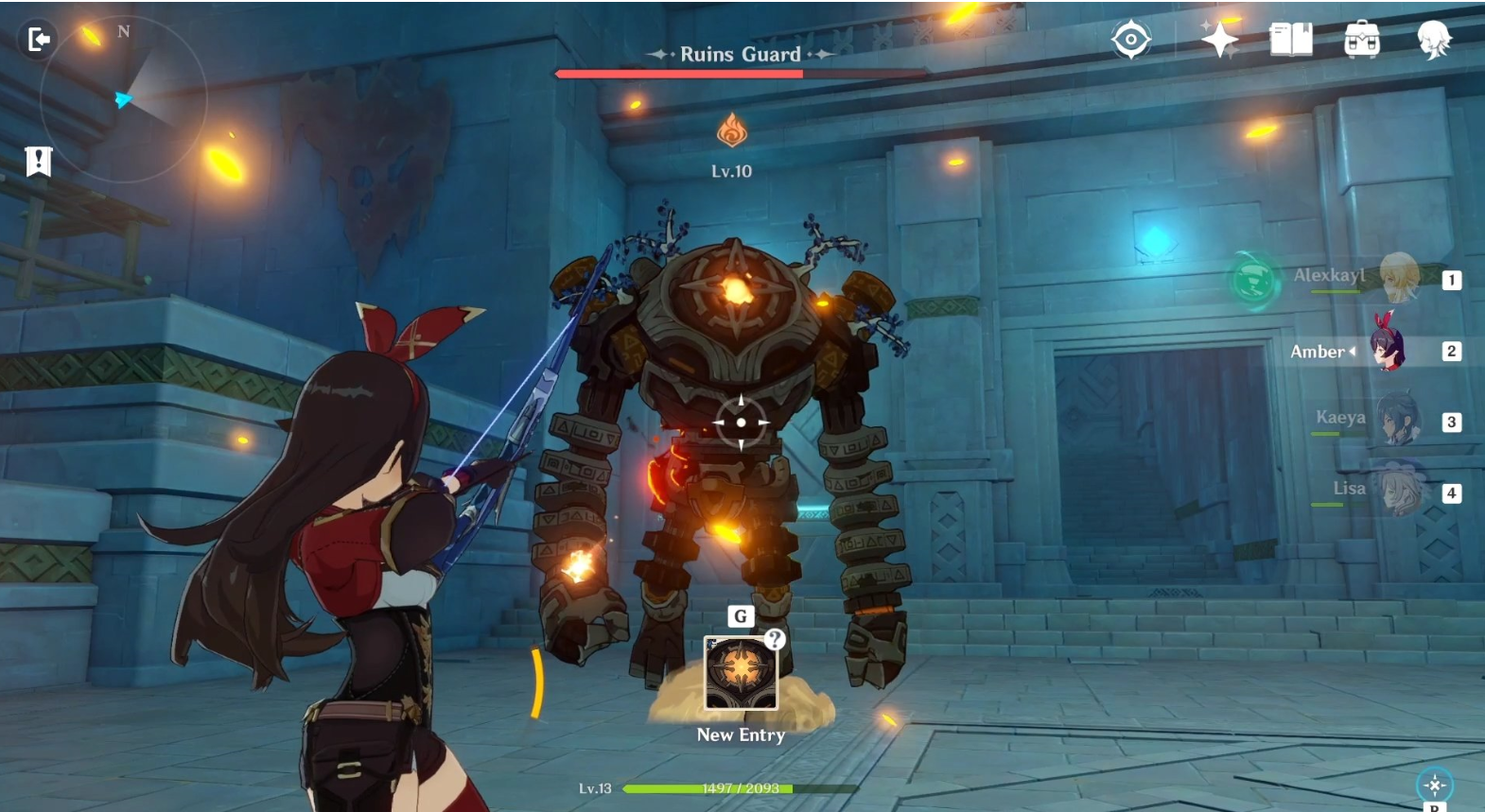
Task: Open the circular minimap
Action: click(123, 97)
